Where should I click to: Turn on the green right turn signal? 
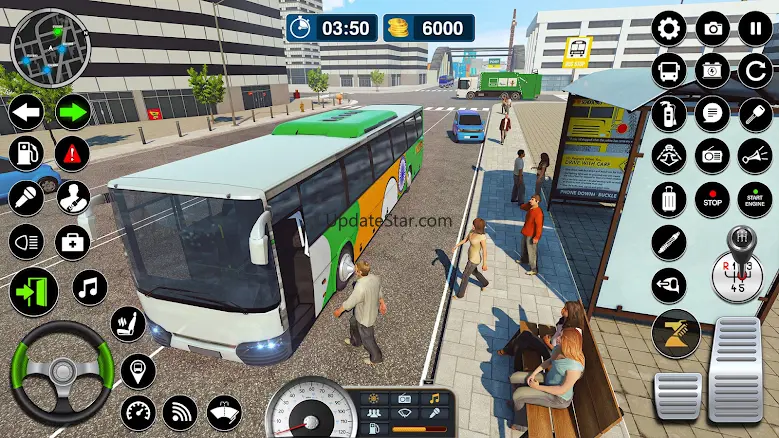[72, 112]
